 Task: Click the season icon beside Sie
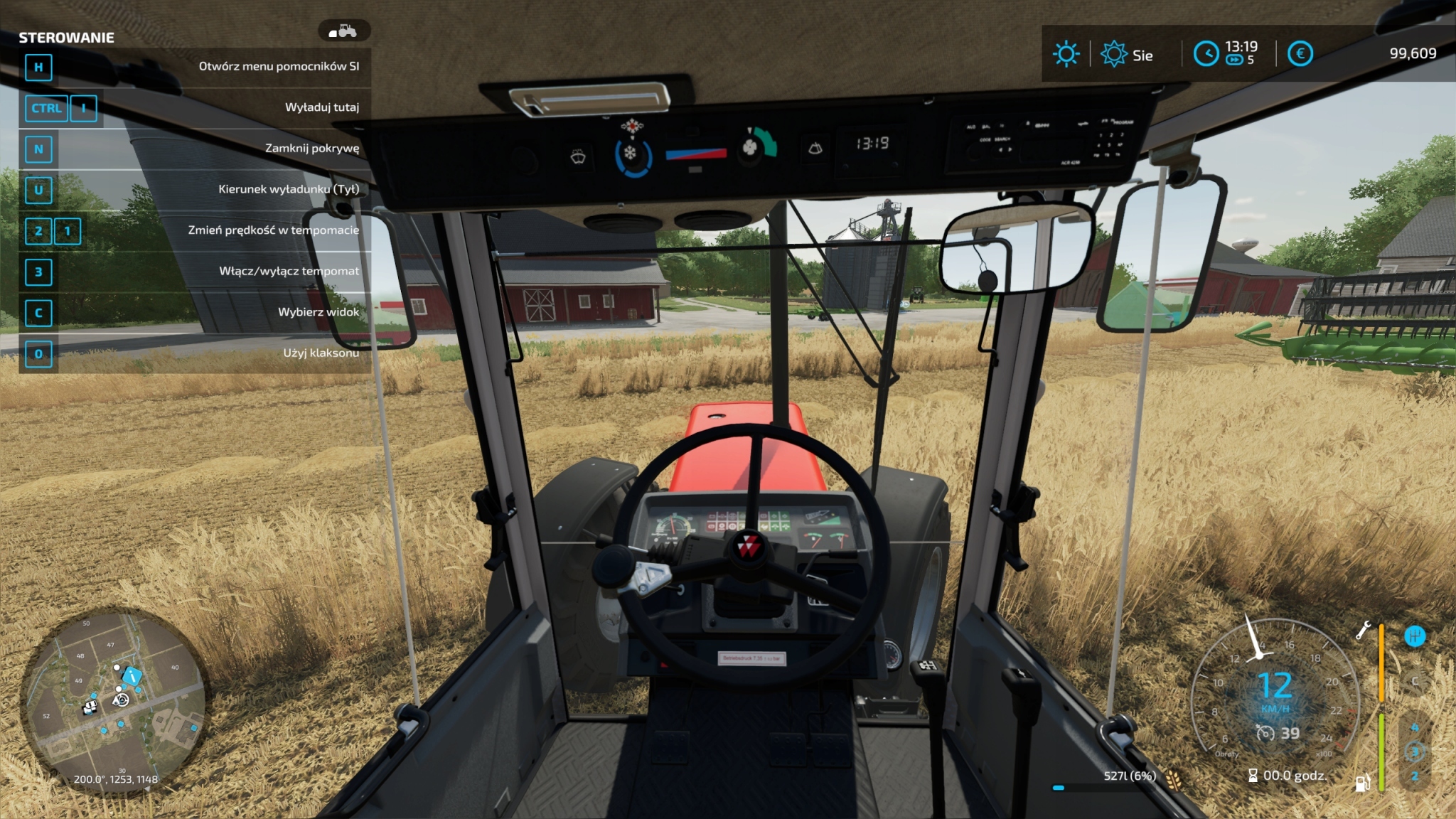click(1113, 54)
